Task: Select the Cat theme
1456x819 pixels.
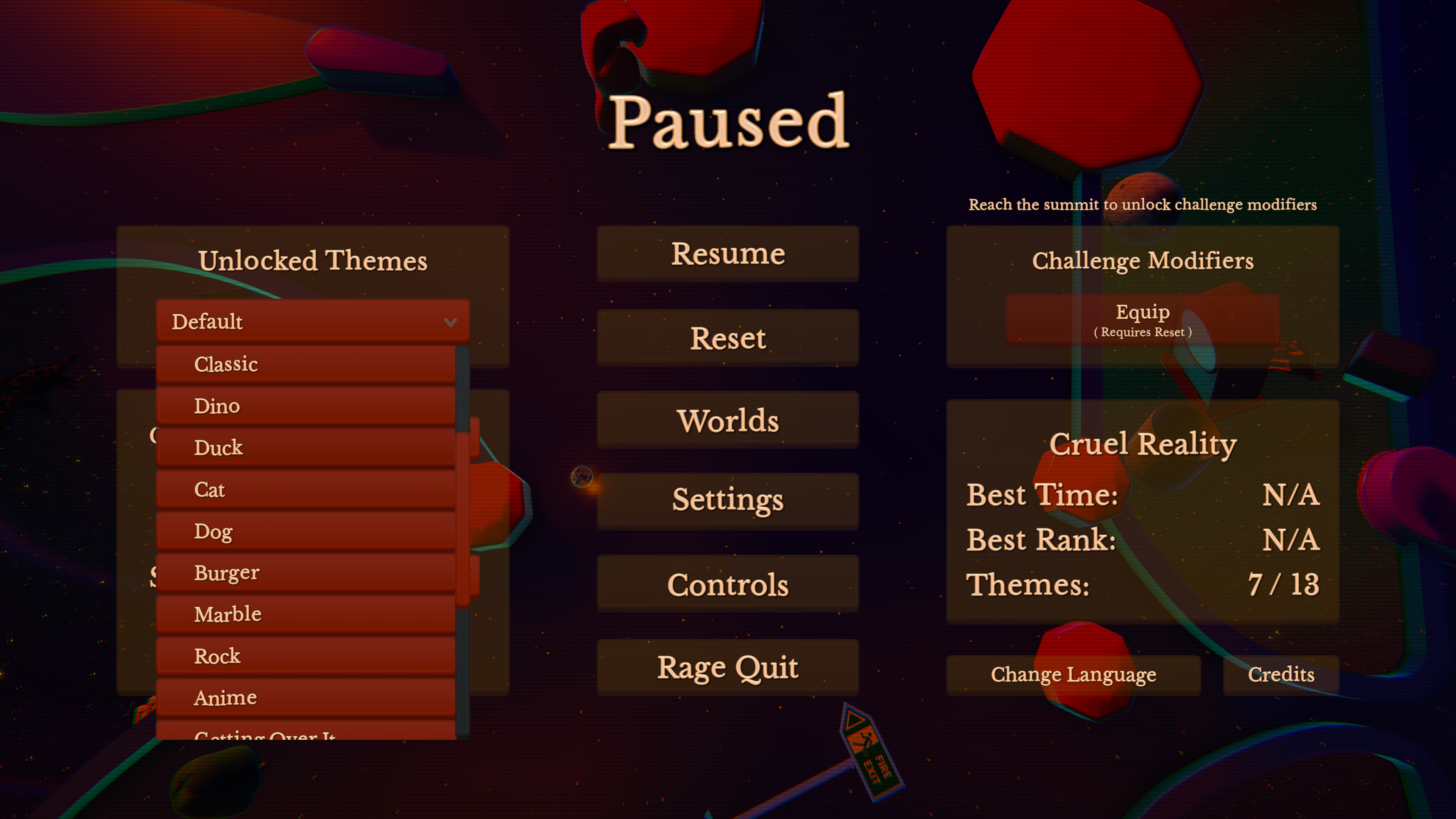Action: pyautogui.click(x=307, y=489)
